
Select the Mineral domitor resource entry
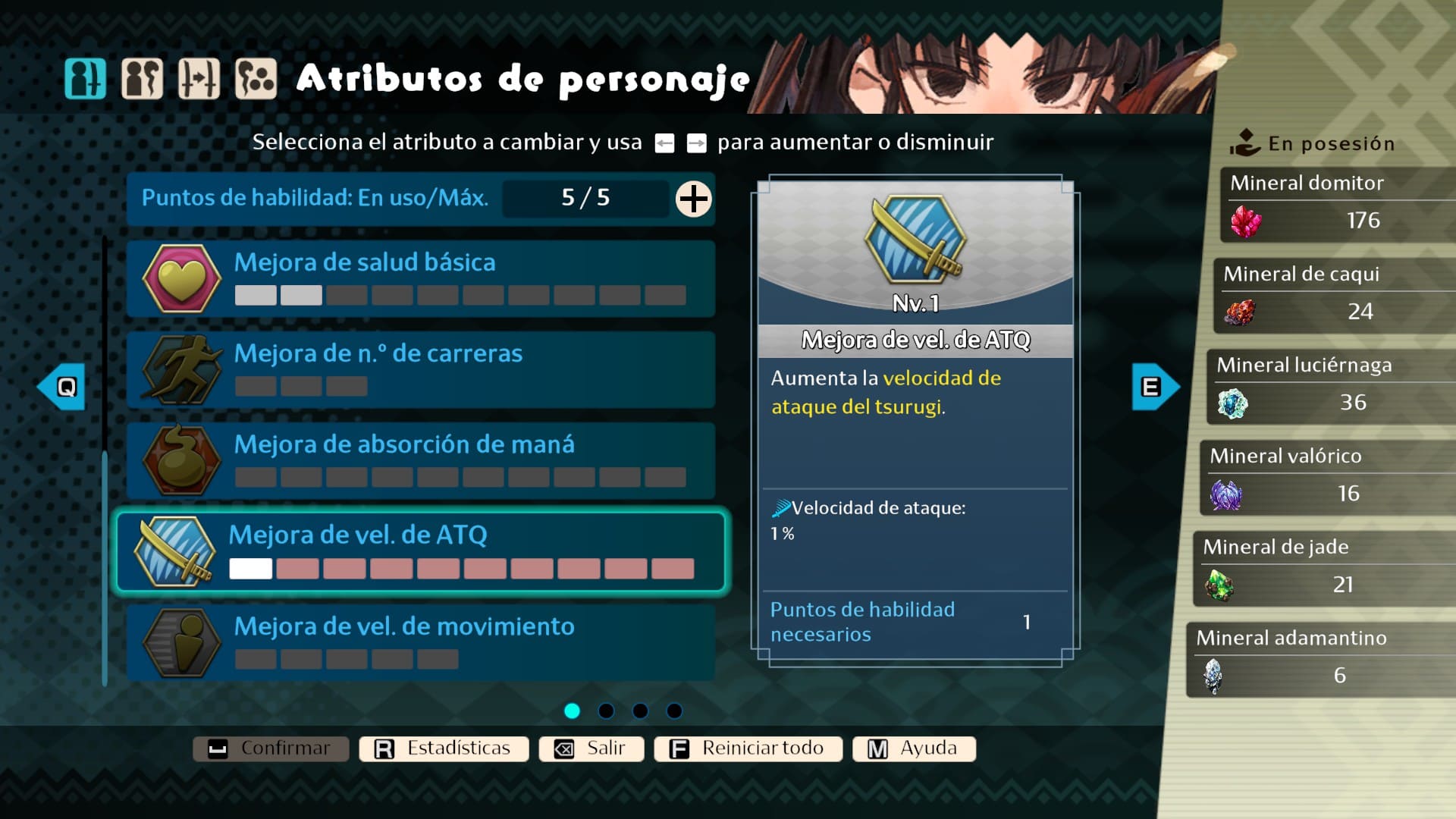pos(1338,205)
